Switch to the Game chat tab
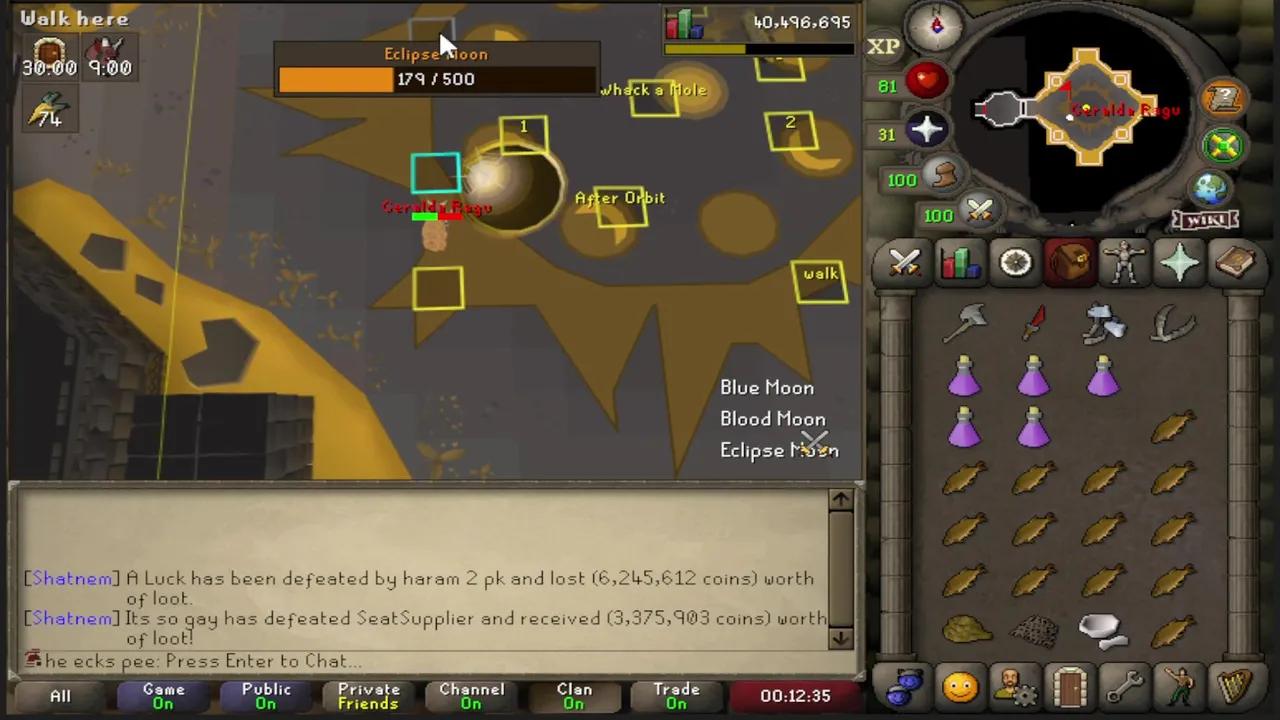This screenshot has height=720, width=1280. click(x=163, y=695)
